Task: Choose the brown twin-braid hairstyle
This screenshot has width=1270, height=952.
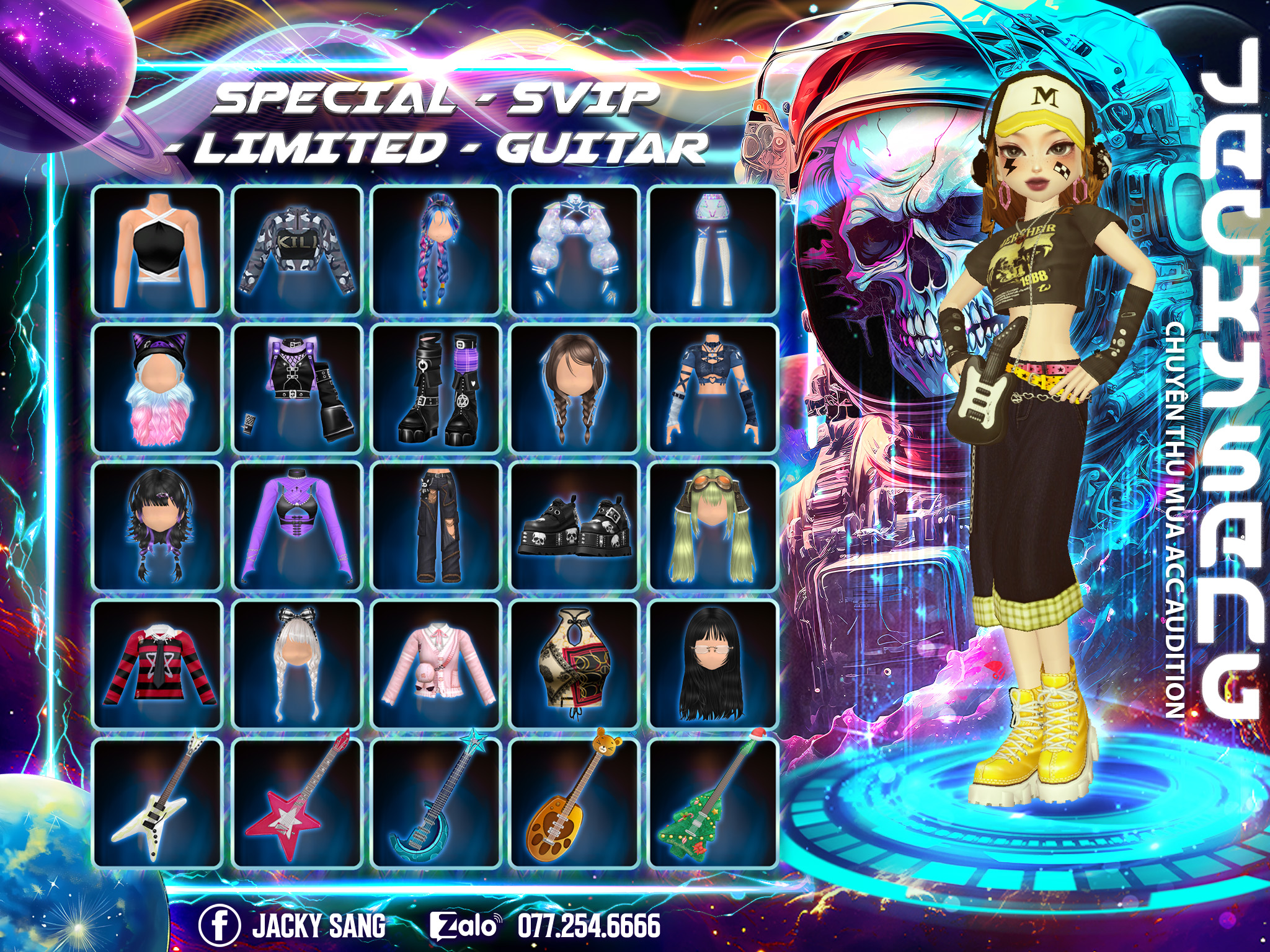Action: (575, 388)
